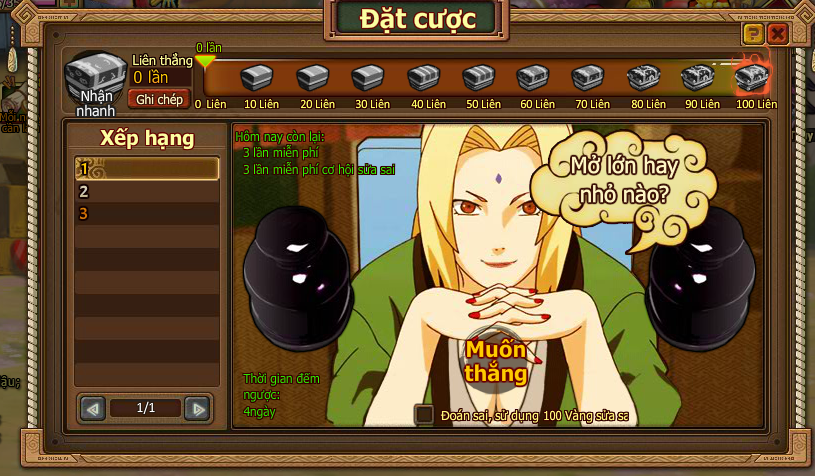Toggle the 100 Vàng correction checkbox
815x476 pixels.
pos(424,414)
